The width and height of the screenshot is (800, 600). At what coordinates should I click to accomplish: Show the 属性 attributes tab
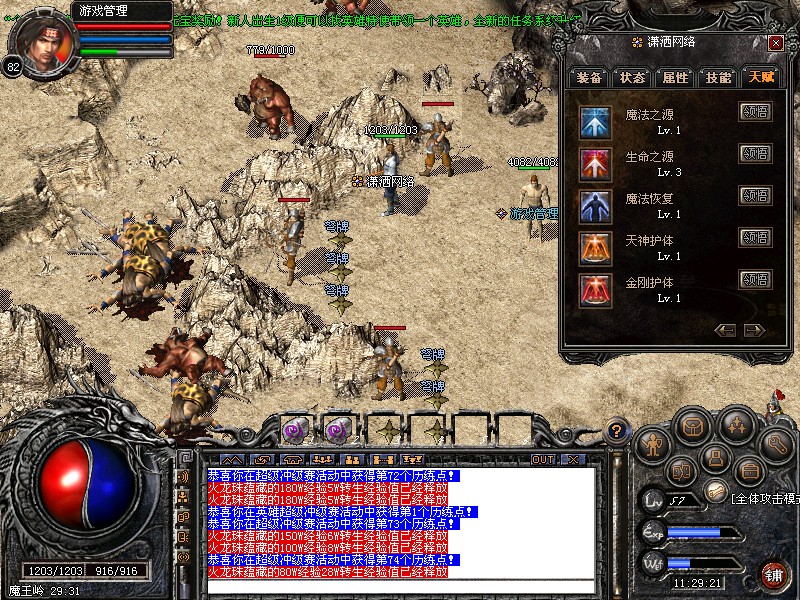point(675,77)
